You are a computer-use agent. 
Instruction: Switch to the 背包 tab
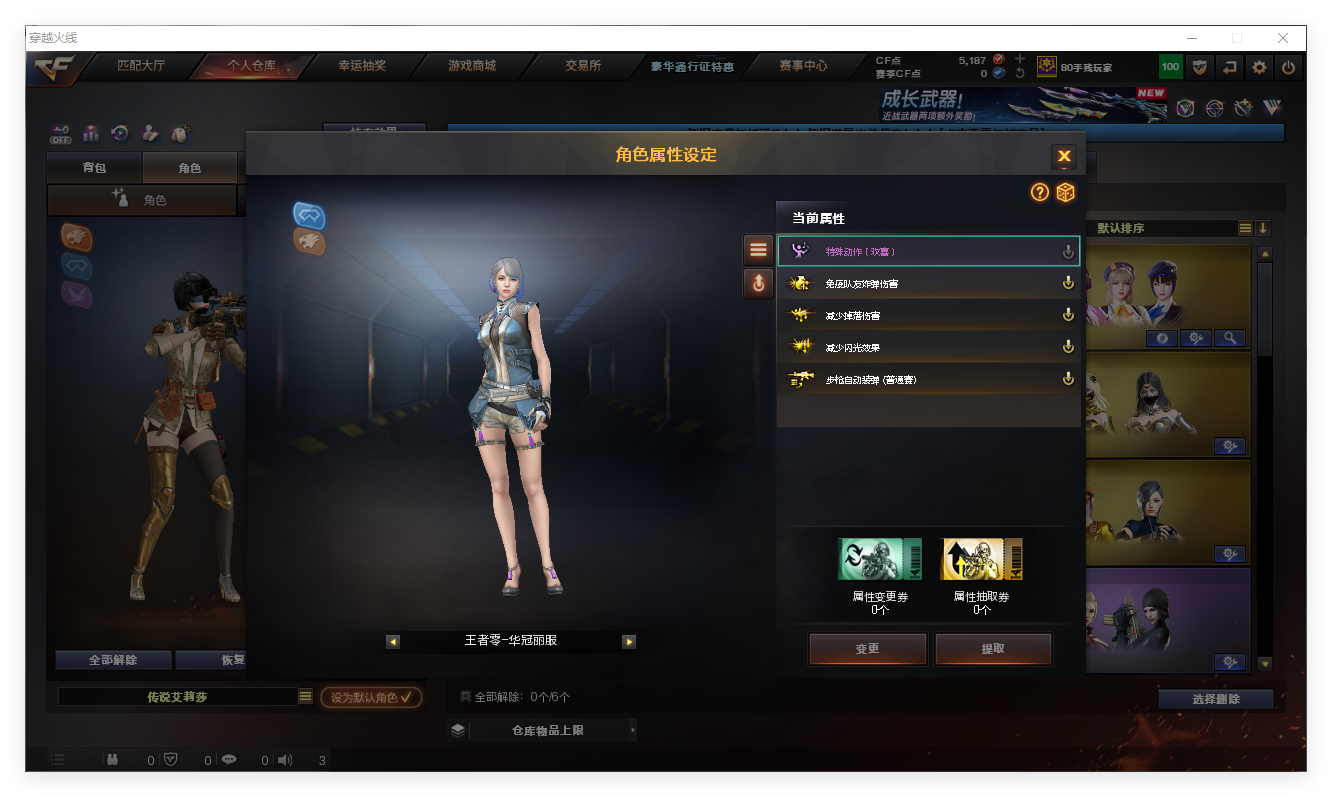[x=95, y=167]
